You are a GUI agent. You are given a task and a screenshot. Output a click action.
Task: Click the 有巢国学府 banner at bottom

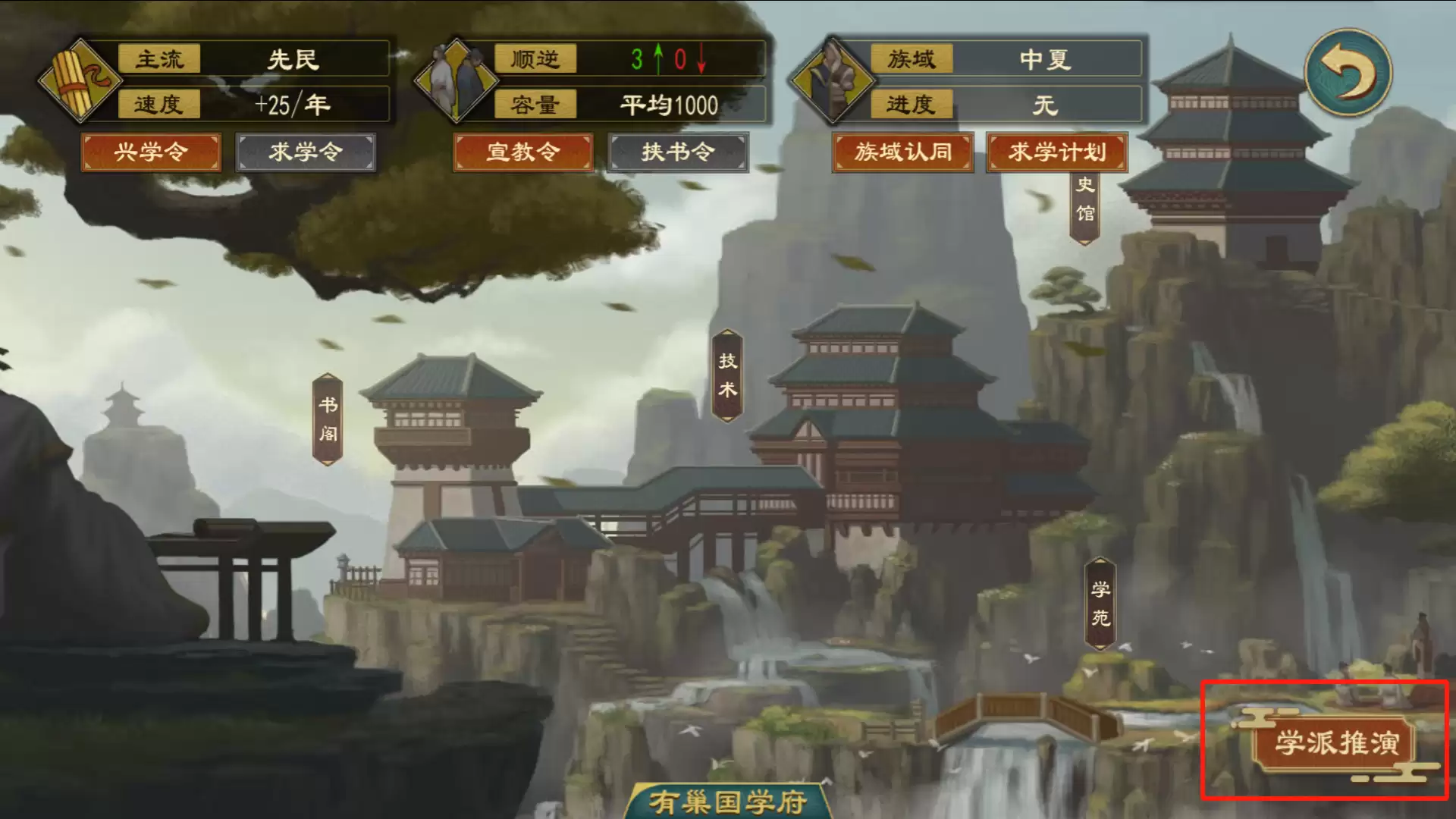pyautogui.click(x=726, y=802)
